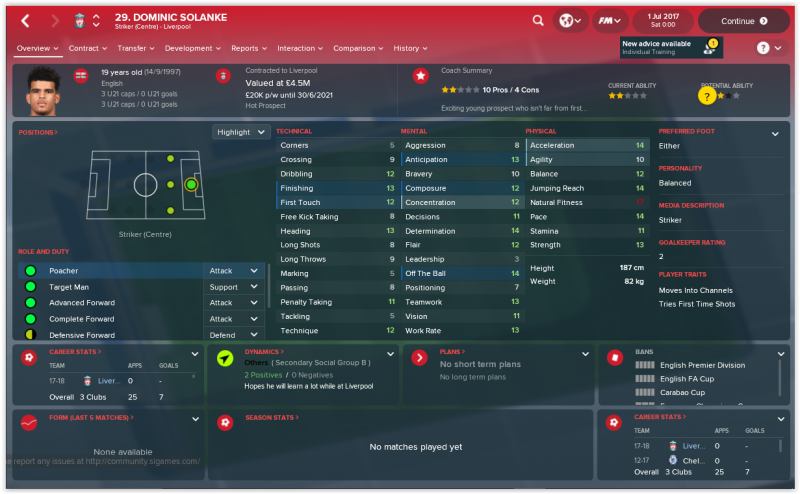Continue to advance the game
Viewport: 800px width, 494px height.
click(743, 20)
